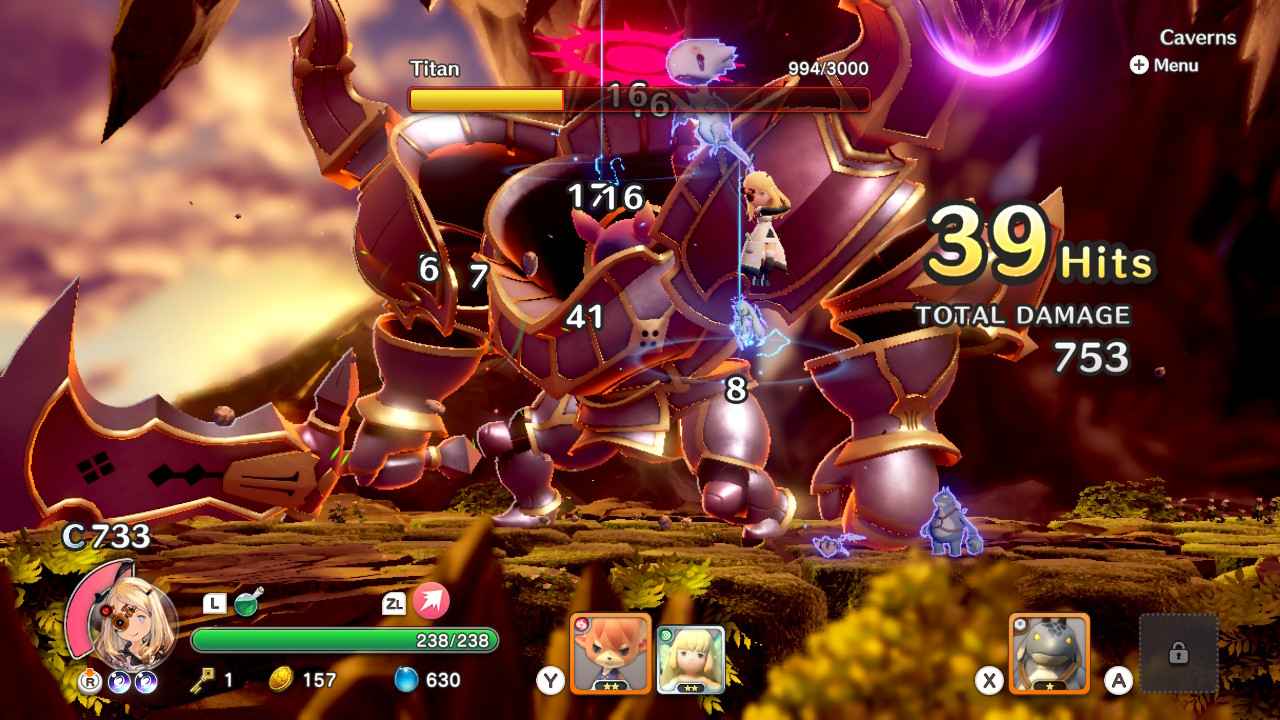Summon the orange fox-eared ally
Viewport: 1280px width, 720px height.
[610, 653]
